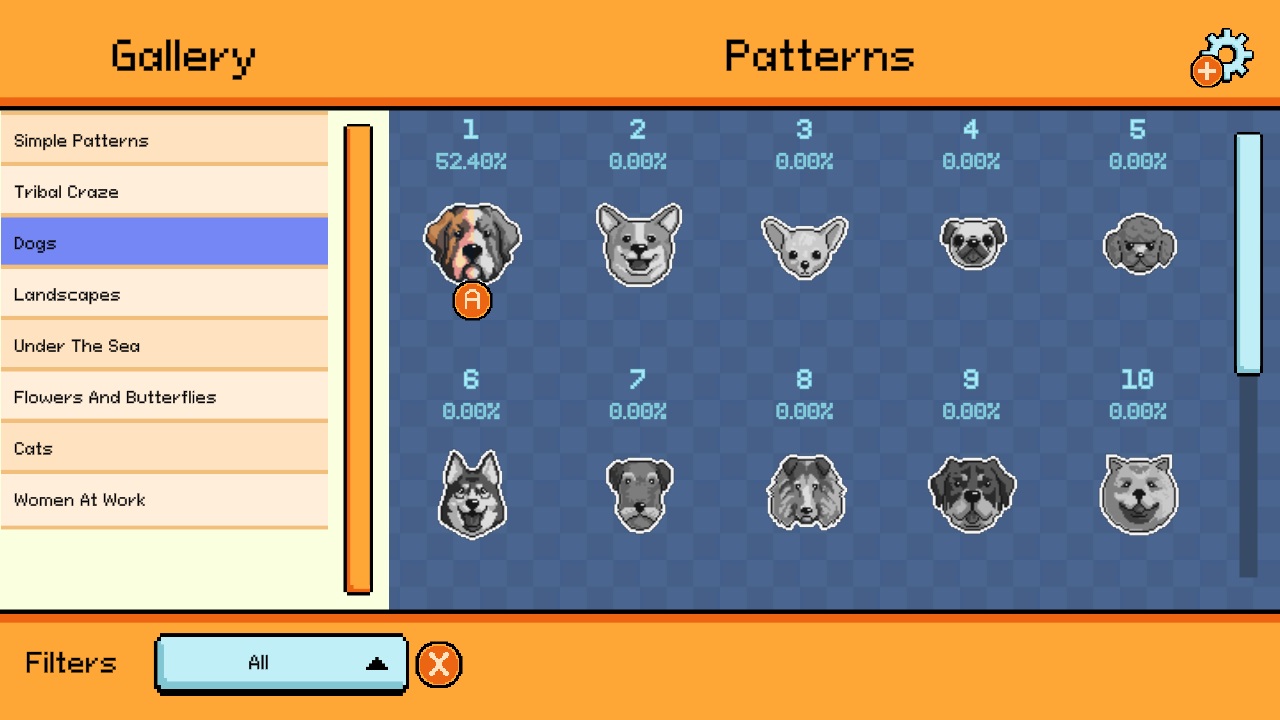1280x720 pixels.
Task: Open the Husky pattern numbered 6
Action: pyautogui.click(x=472, y=493)
